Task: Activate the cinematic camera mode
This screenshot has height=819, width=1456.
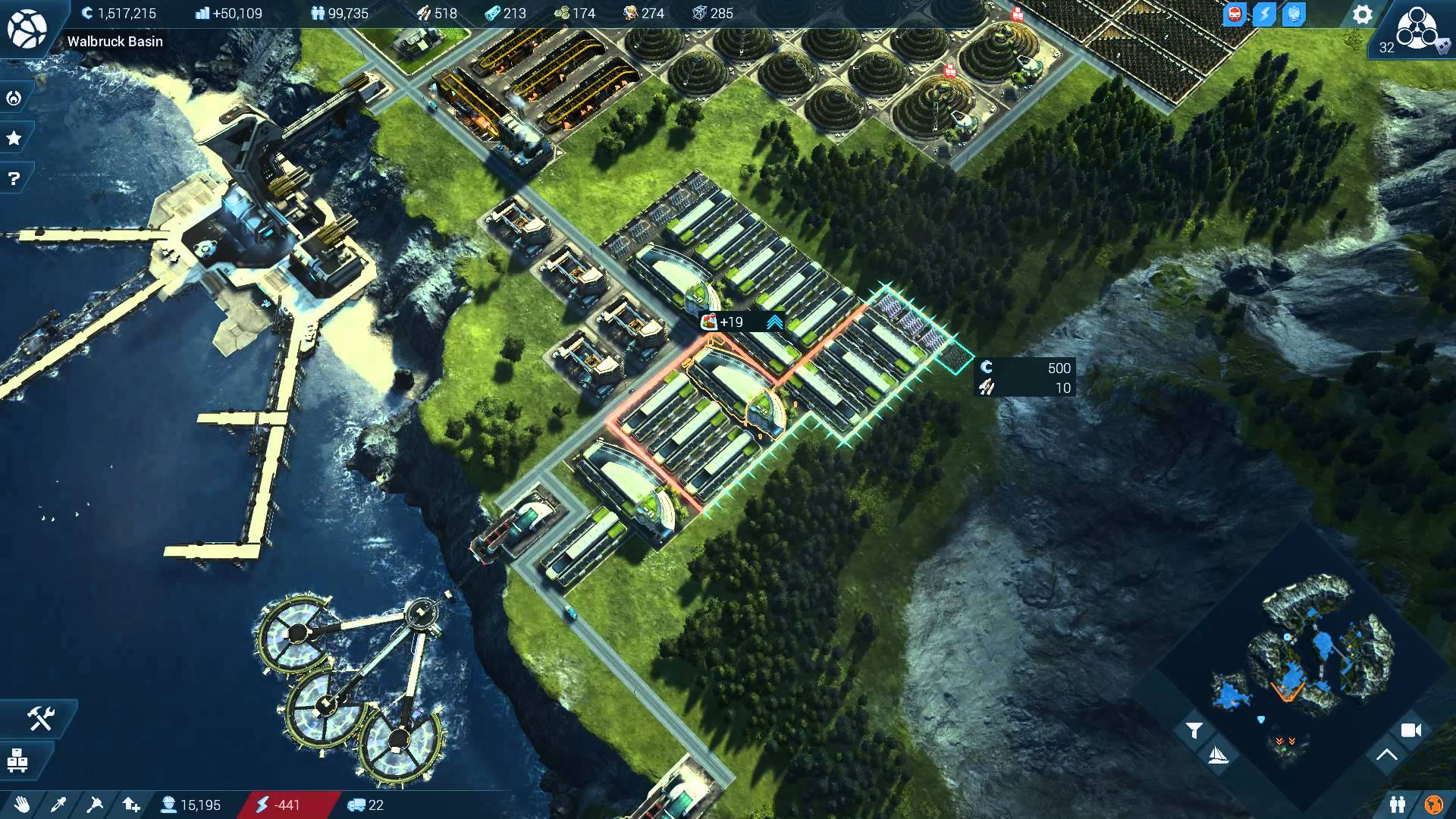Action: pyautogui.click(x=1412, y=732)
